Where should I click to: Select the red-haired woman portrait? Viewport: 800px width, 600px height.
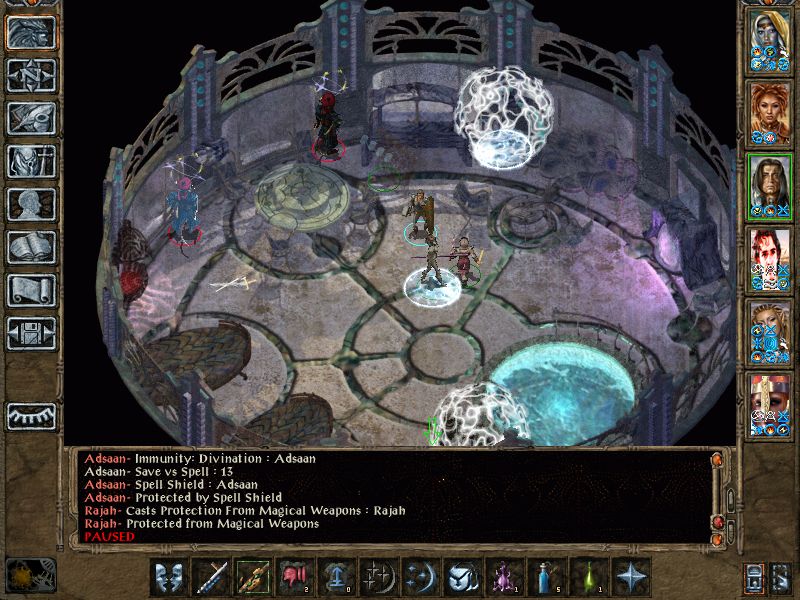pyautogui.click(x=770, y=111)
